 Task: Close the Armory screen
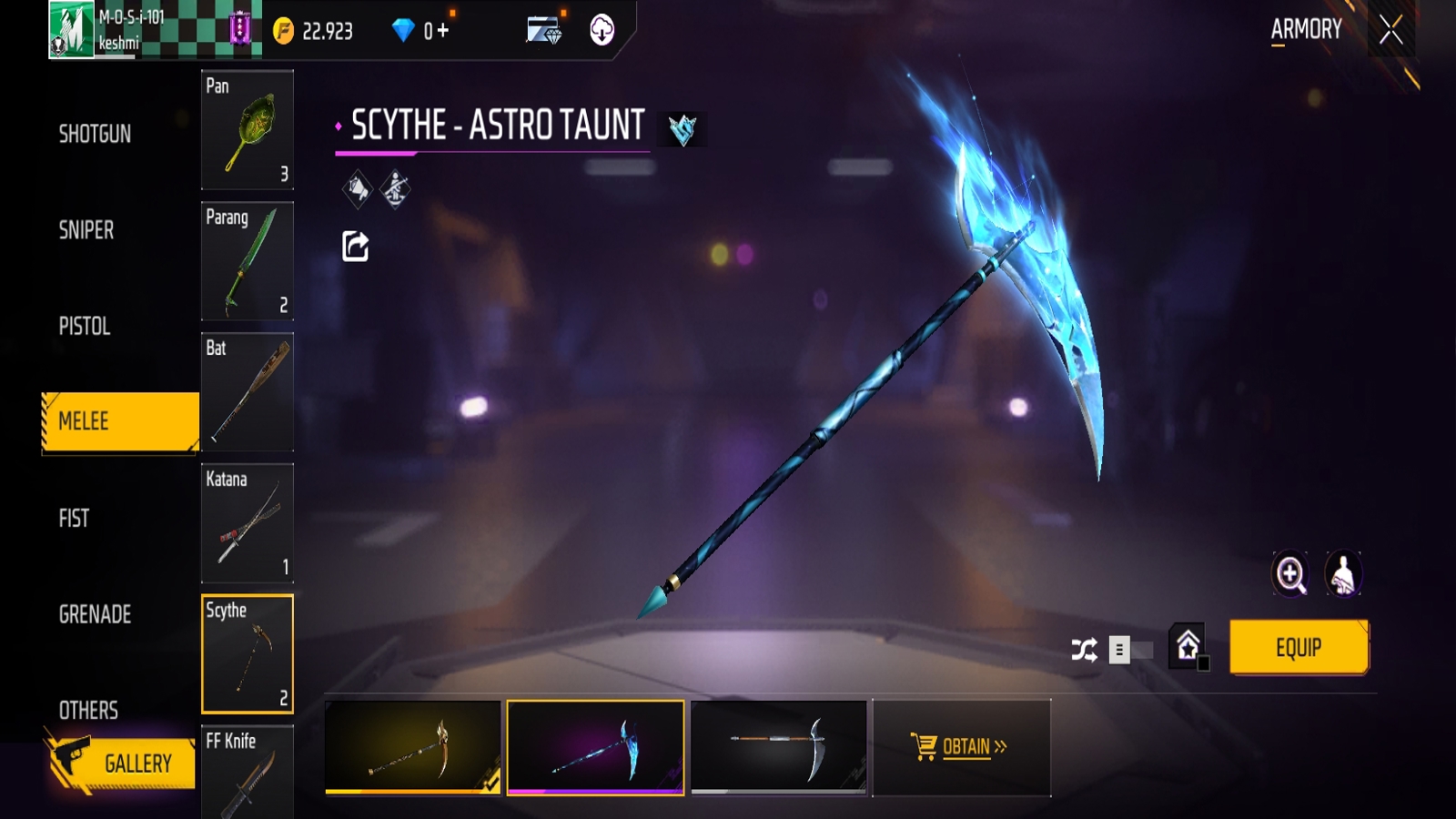(1390, 31)
